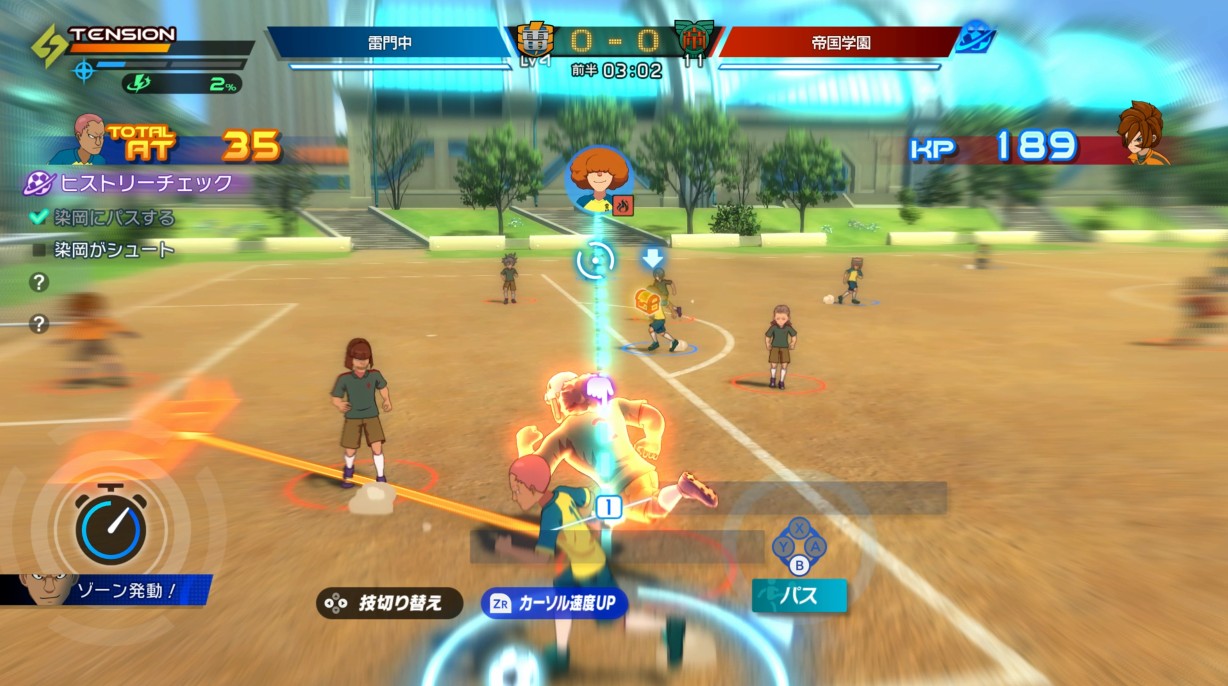Screen dimensions: 1228x686
Task: Activate the stopwatch zone icon
Action: 111,524
